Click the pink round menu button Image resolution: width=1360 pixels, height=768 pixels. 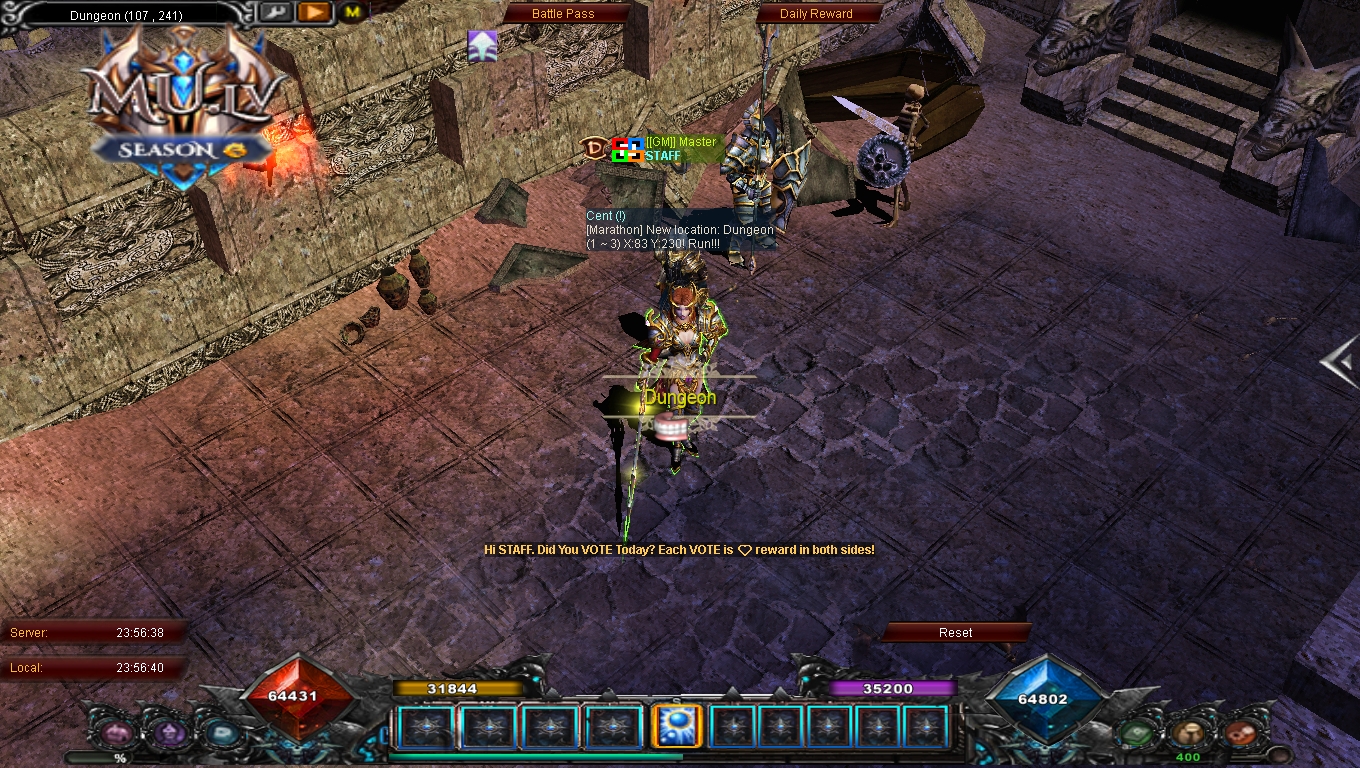click(x=115, y=734)
